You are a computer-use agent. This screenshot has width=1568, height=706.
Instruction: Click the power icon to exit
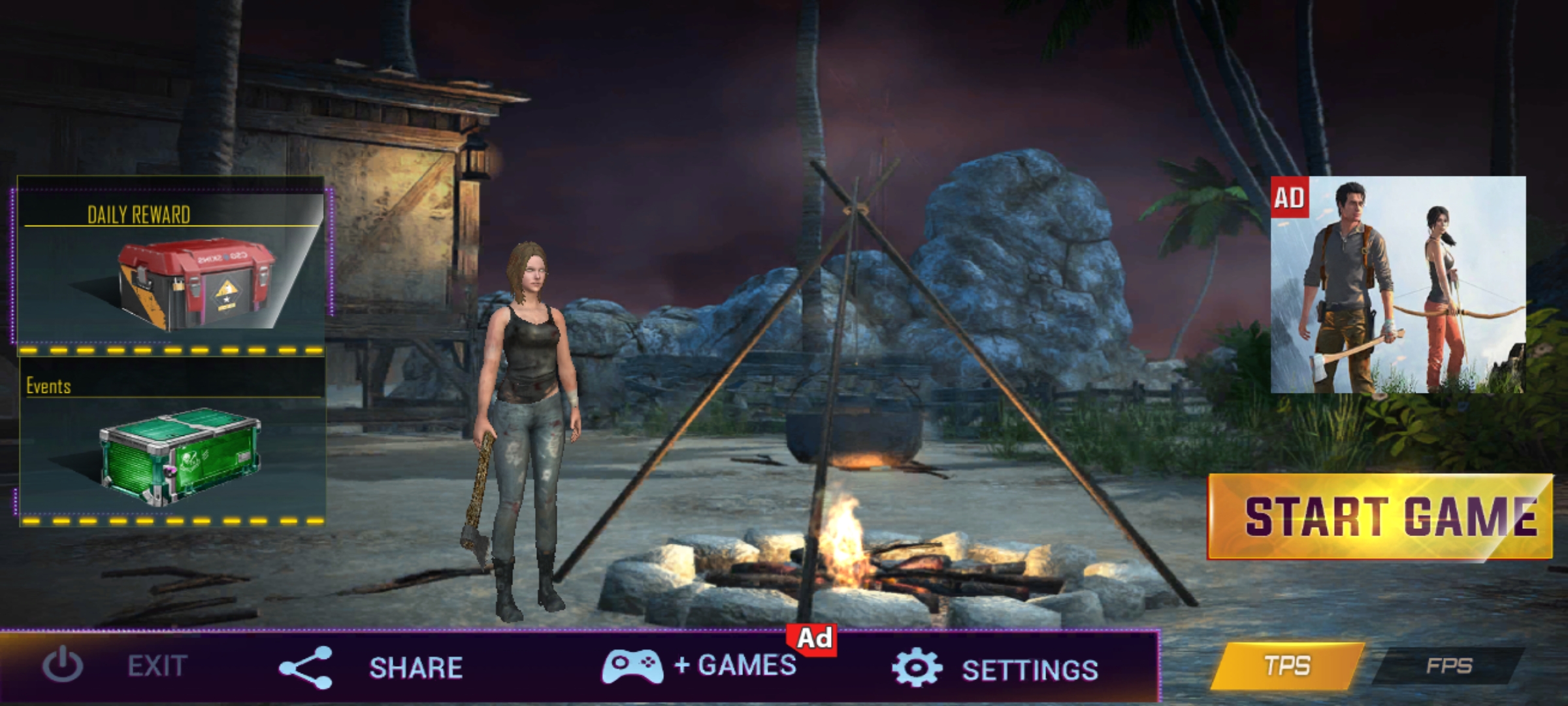tap(62, 667)
